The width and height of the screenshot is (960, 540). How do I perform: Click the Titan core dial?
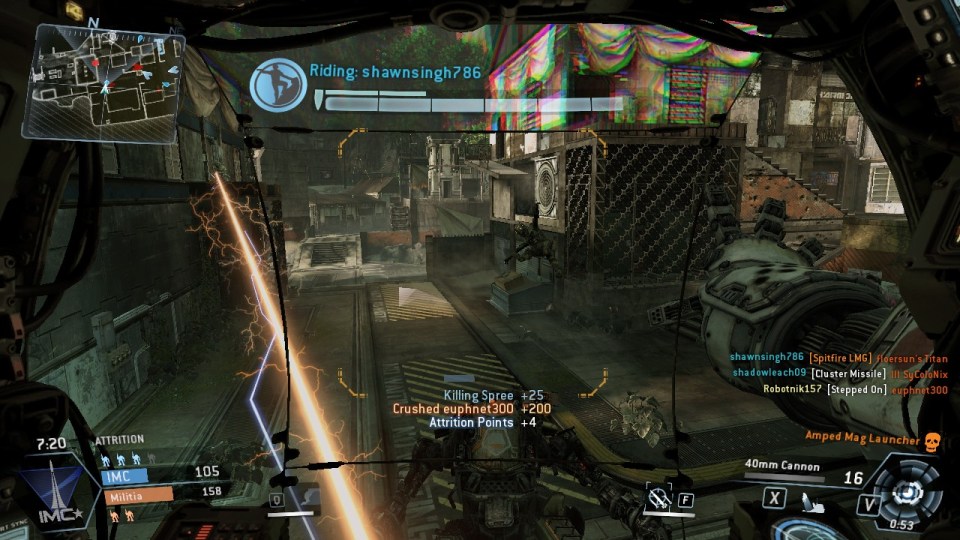pos(904,491)
